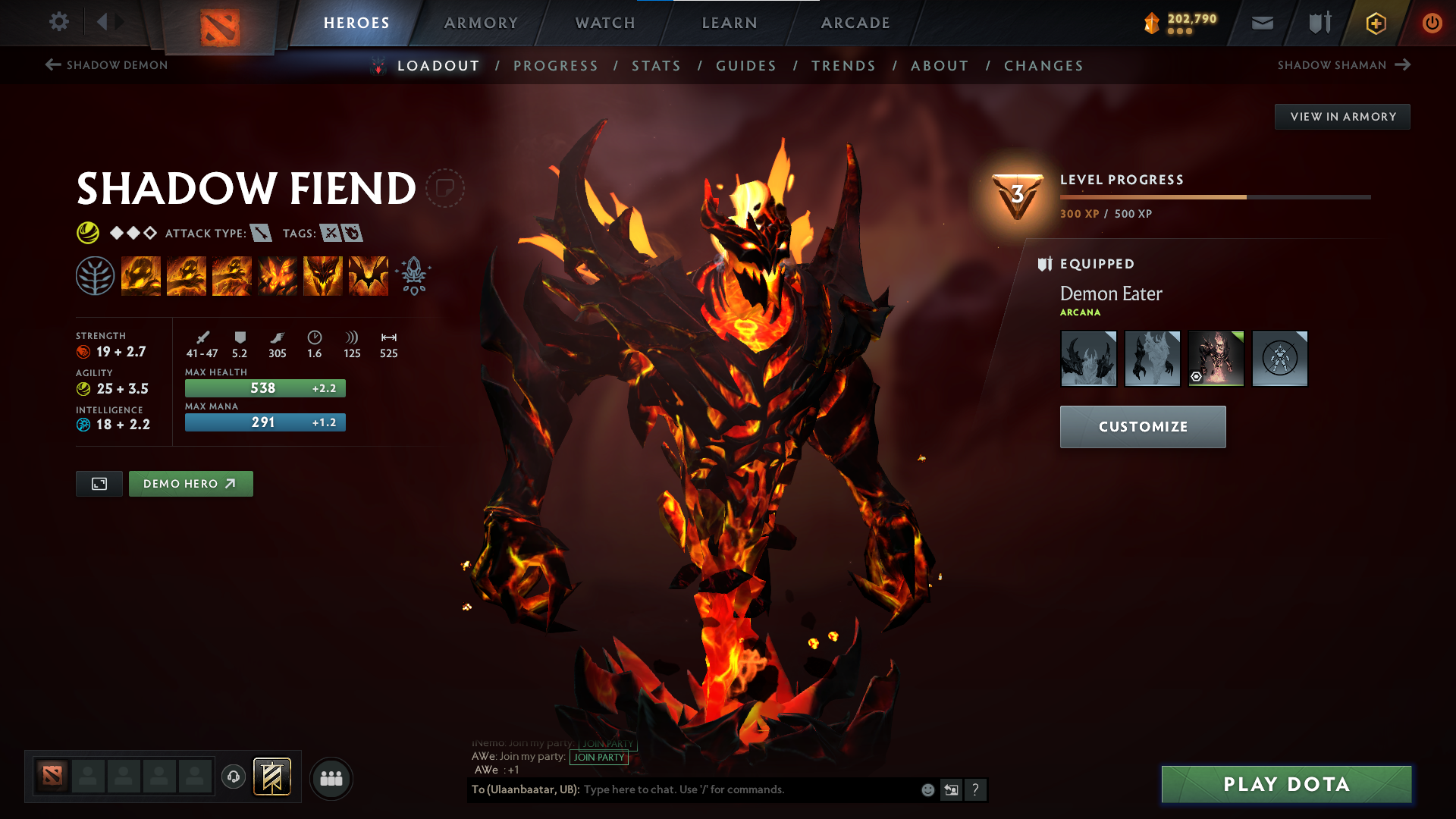Click JOIN PARTY next to AWe's invite
1456x819 pixels.
click(599, 758)
